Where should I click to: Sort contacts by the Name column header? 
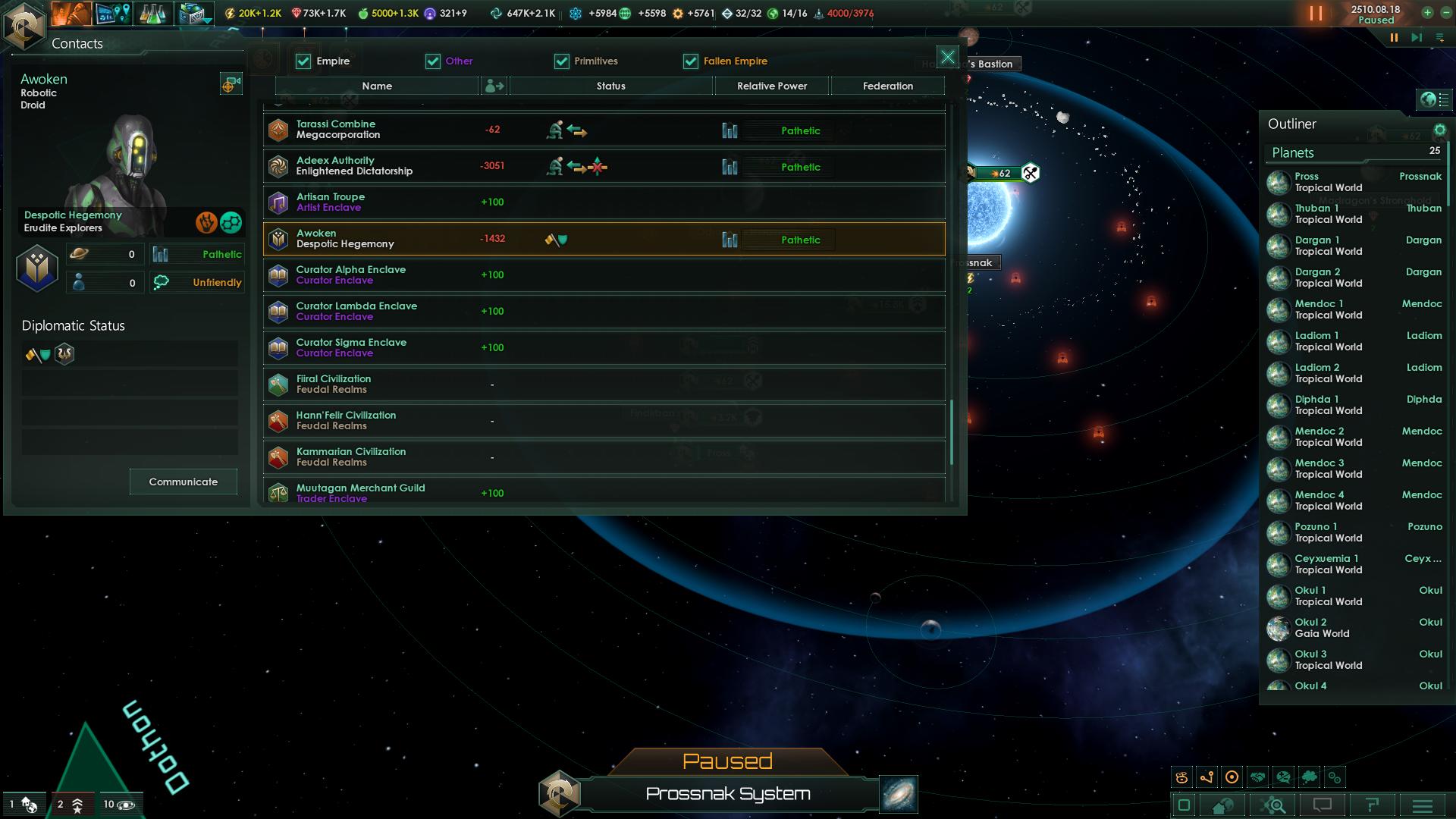pyautogui.click(x=377, y=86)
